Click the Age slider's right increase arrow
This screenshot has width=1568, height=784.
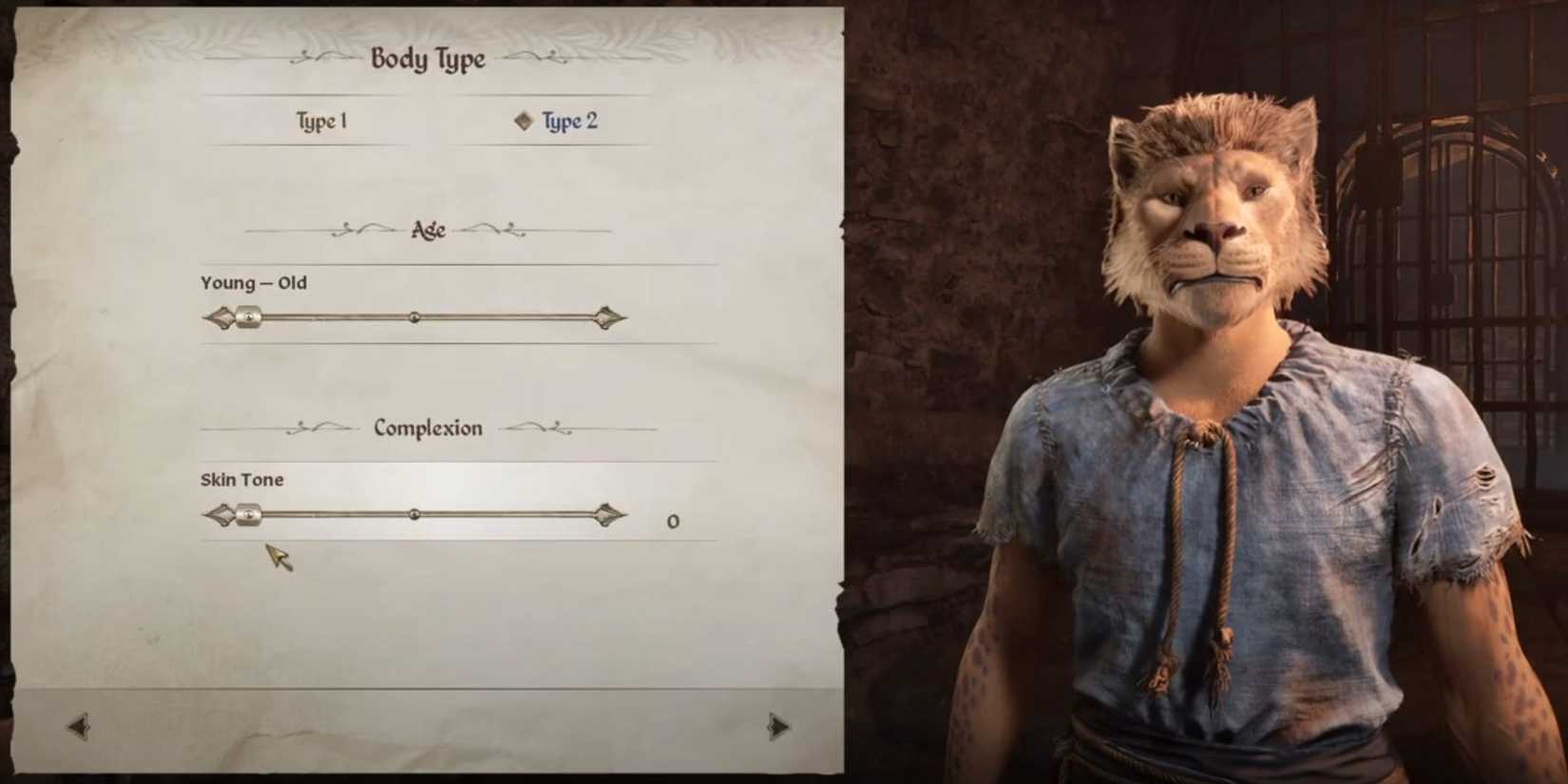[611, 316]
